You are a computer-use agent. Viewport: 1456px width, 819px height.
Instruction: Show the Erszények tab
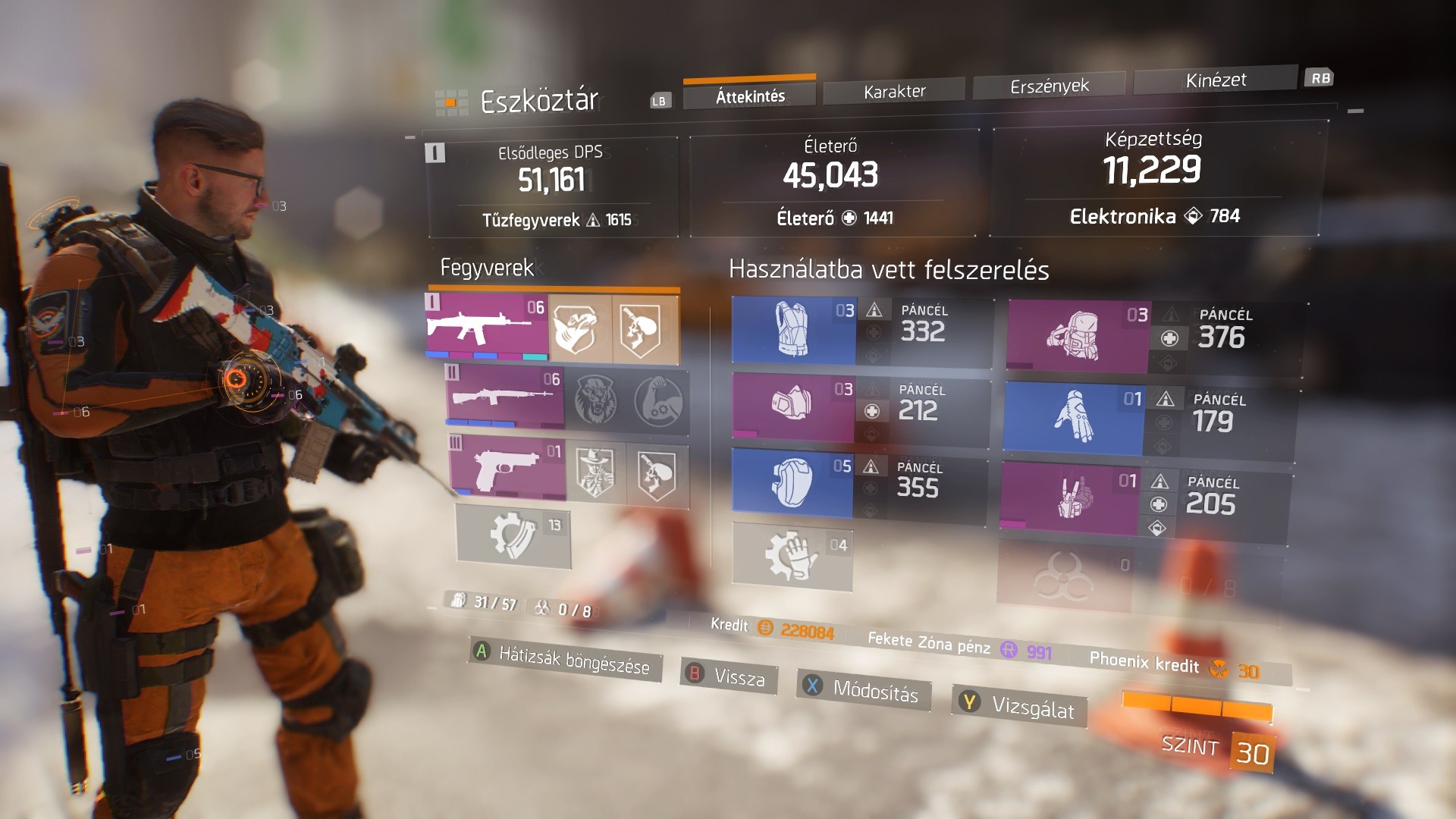1049,86
